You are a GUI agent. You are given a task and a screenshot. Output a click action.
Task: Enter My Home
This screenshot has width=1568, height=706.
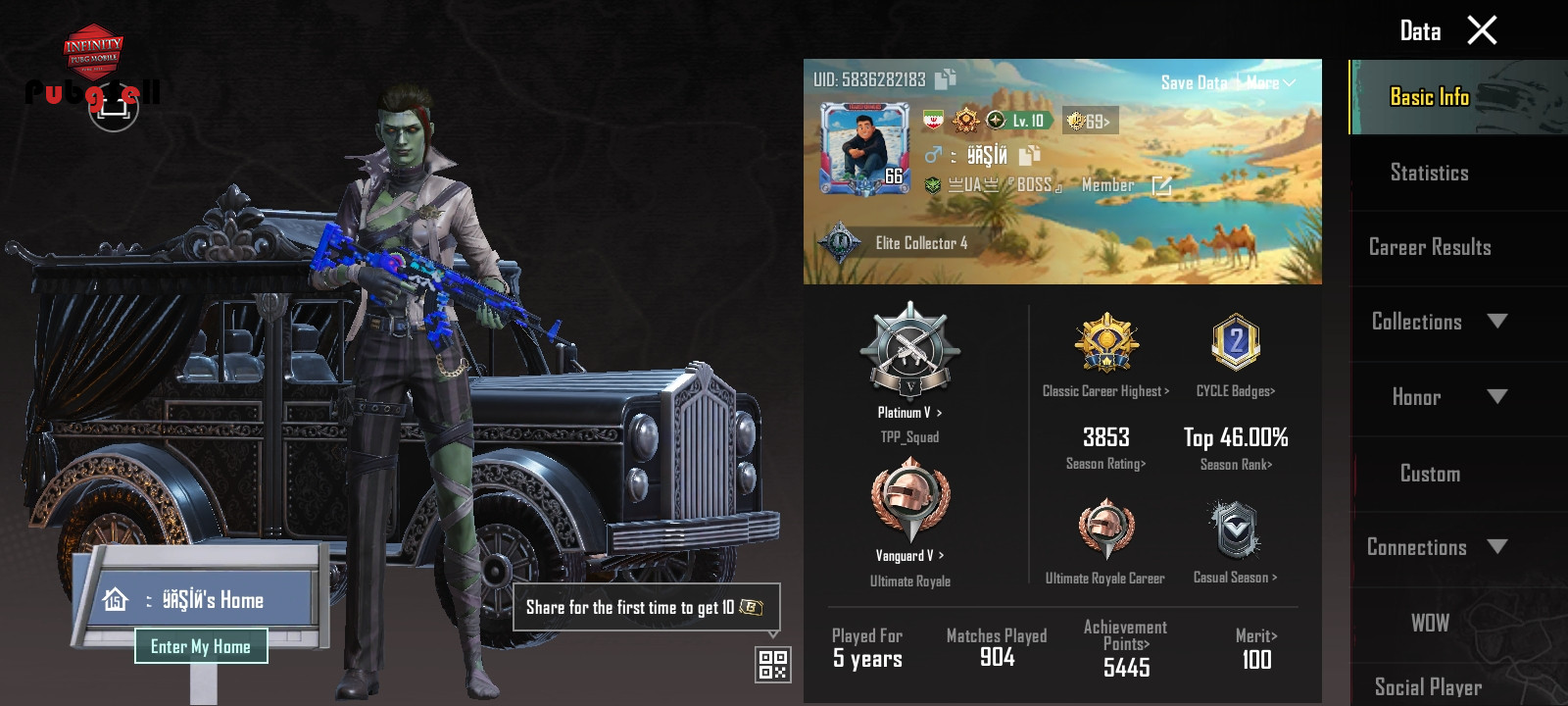201,646
